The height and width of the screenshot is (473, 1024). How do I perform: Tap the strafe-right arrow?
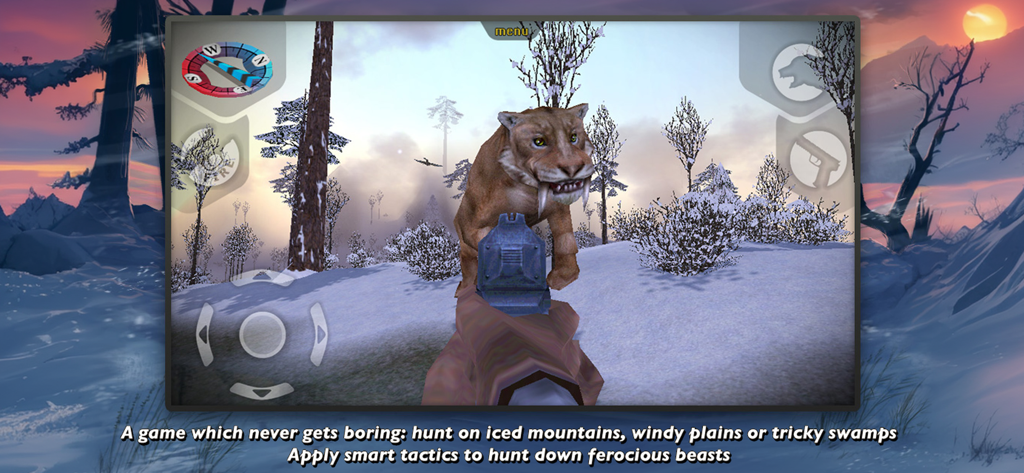click(x=319, y=334)
